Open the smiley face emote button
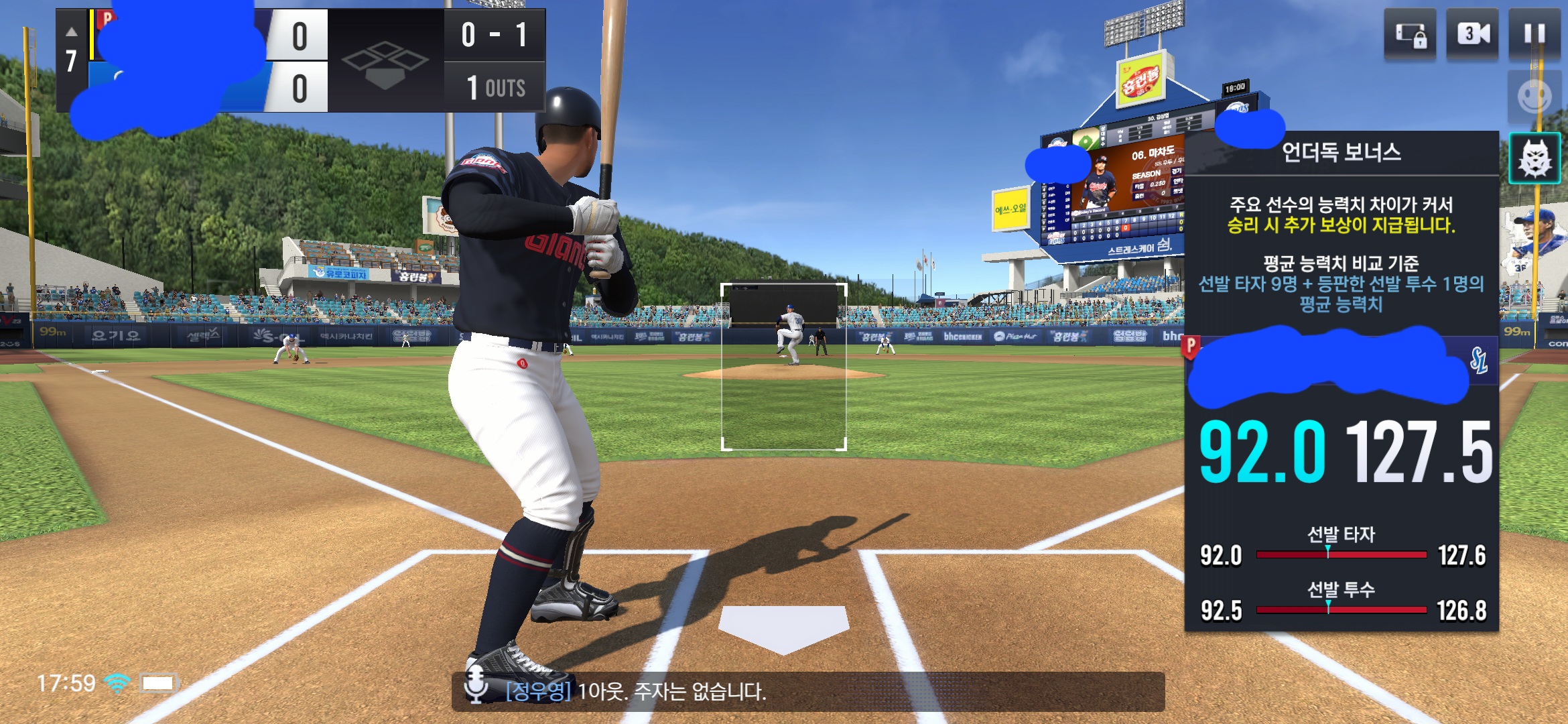The image size is (1568, 724). click(x=1534, y=97)
